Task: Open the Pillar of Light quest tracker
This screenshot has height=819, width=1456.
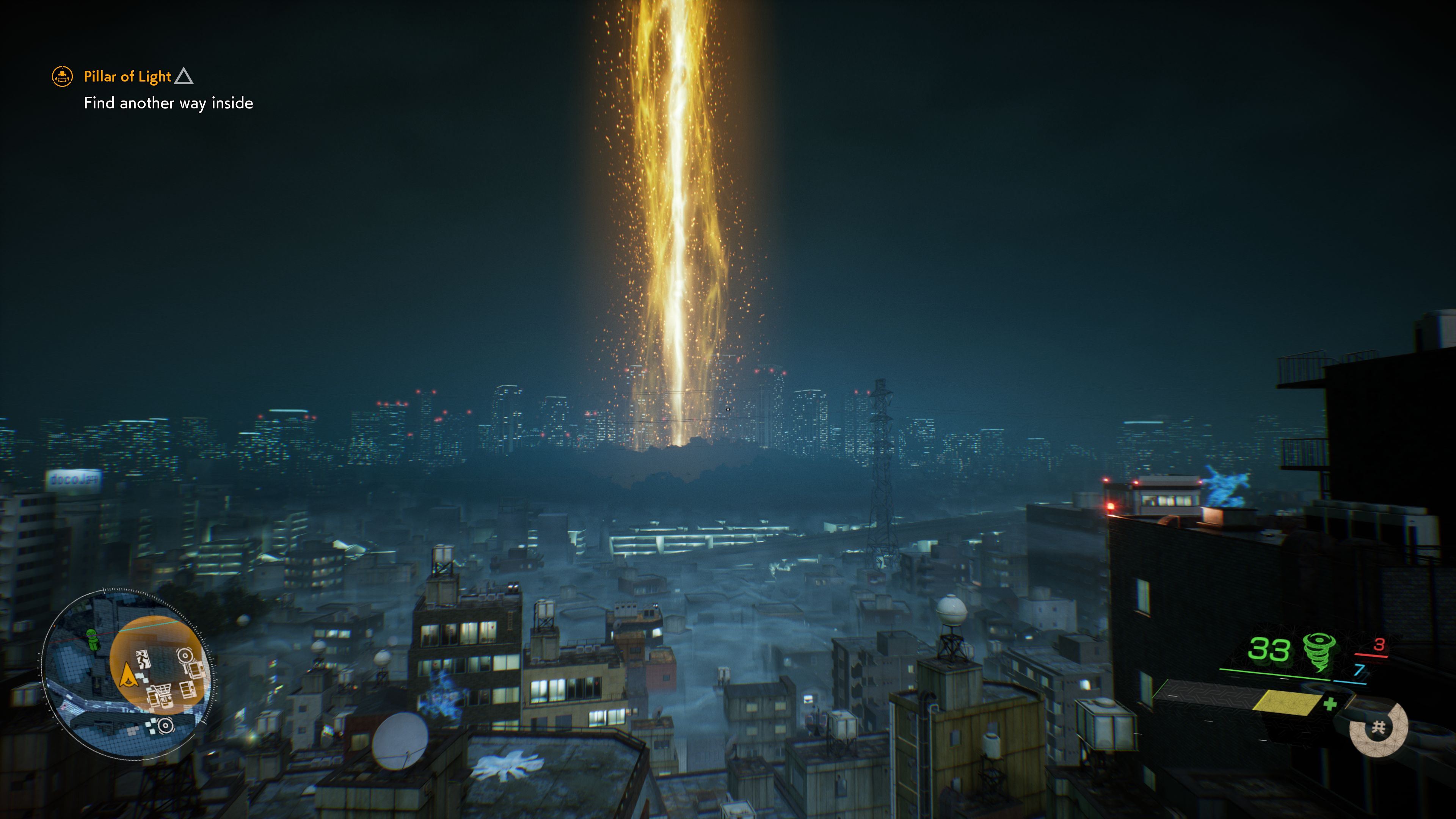Action: [x=127, y=76]
